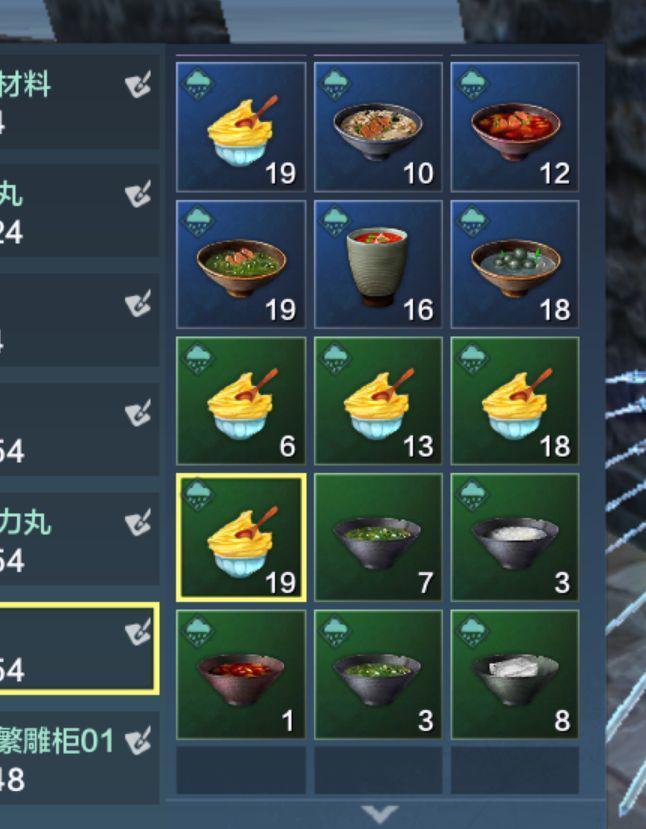Select the ice cube bowl with 8

pos(515,675)
